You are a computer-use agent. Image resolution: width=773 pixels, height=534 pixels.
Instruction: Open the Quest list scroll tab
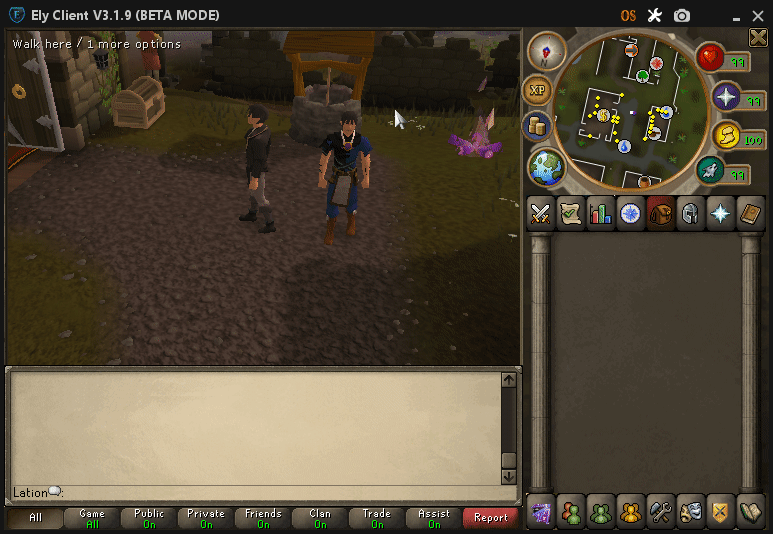[x=571, y=213]
